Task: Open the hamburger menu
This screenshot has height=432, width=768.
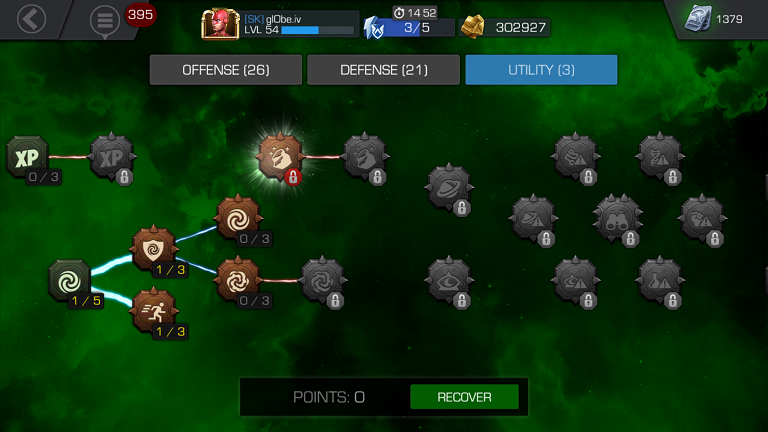Action: [x=104, y=20]
